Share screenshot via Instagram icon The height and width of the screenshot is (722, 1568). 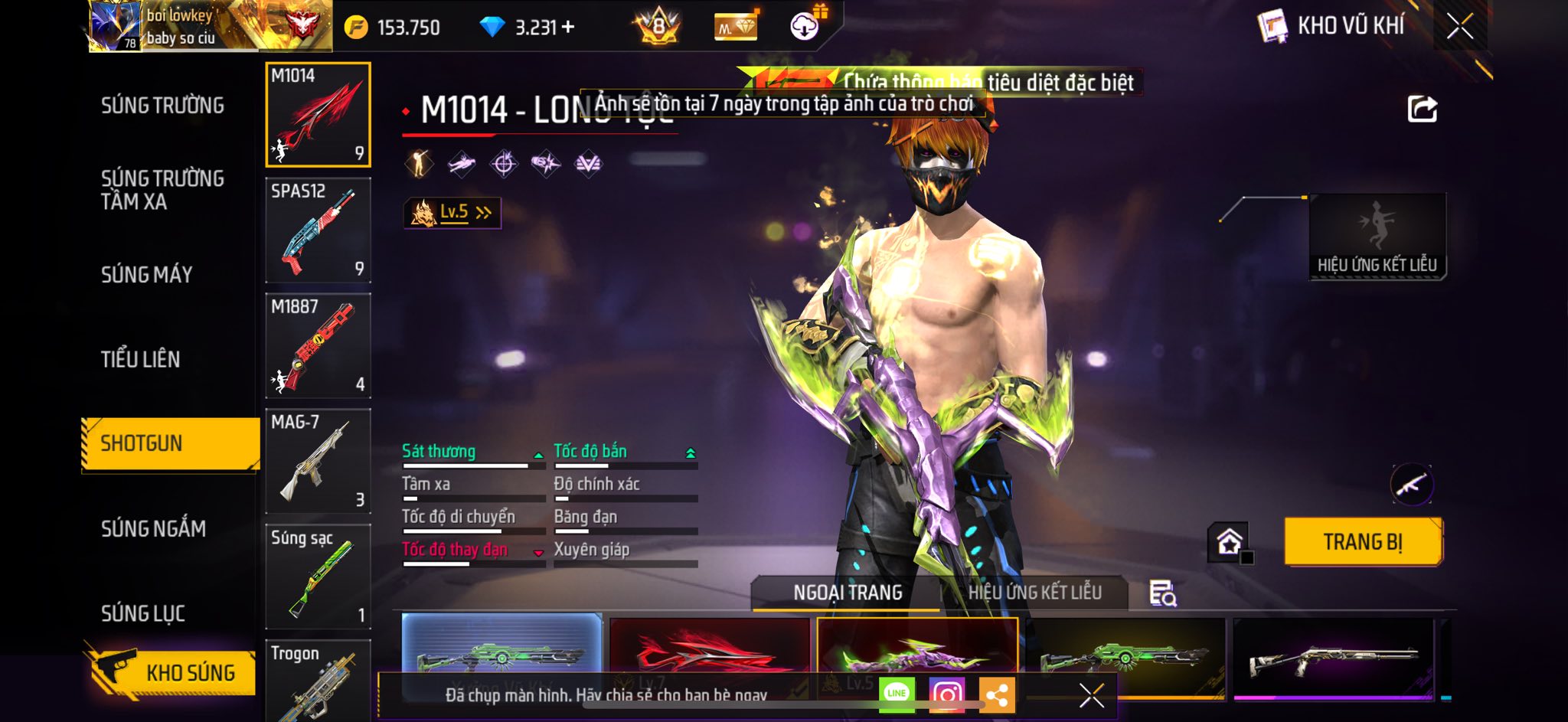pos(946,694)
